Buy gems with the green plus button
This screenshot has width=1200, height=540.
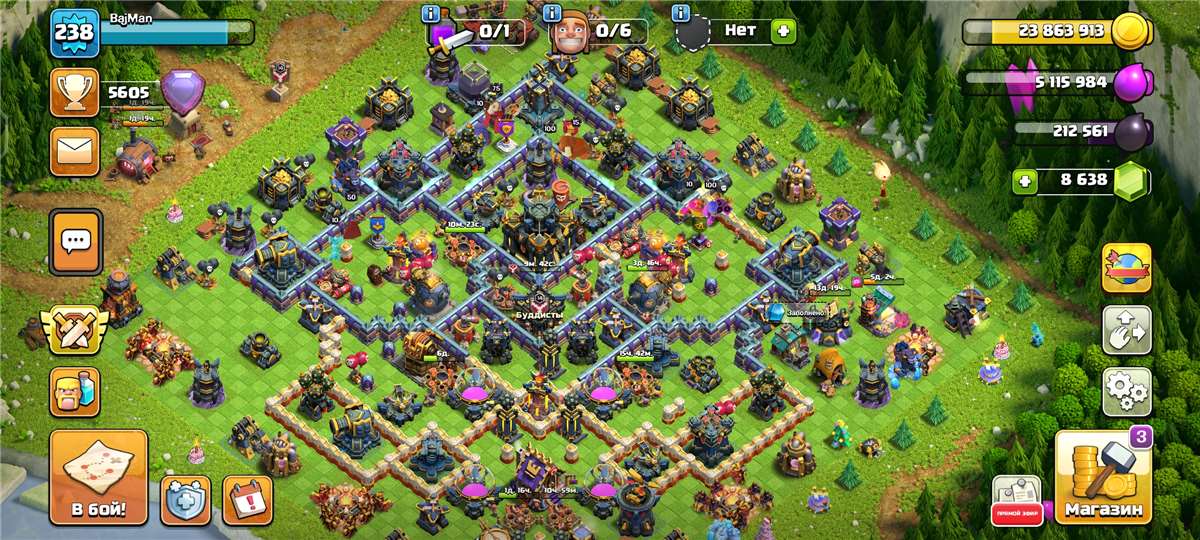pyautogui.click(x=1024, y=181)
